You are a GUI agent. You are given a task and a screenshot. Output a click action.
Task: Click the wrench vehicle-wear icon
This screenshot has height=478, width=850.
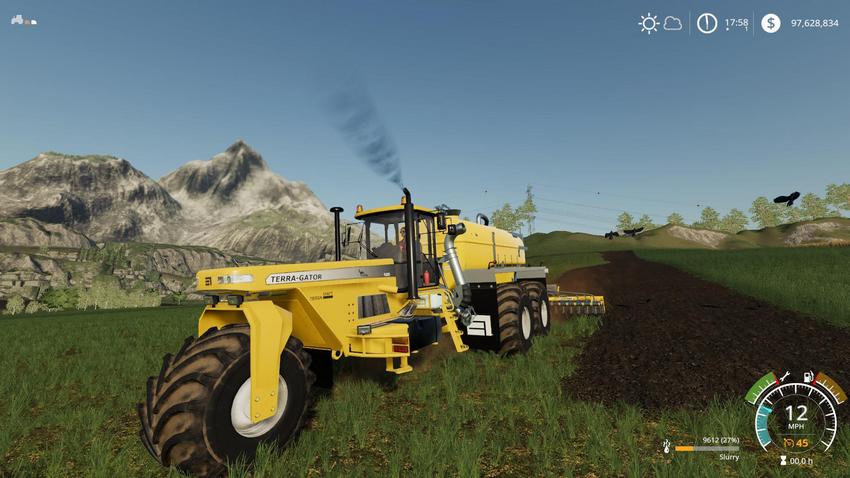(785, 376)
